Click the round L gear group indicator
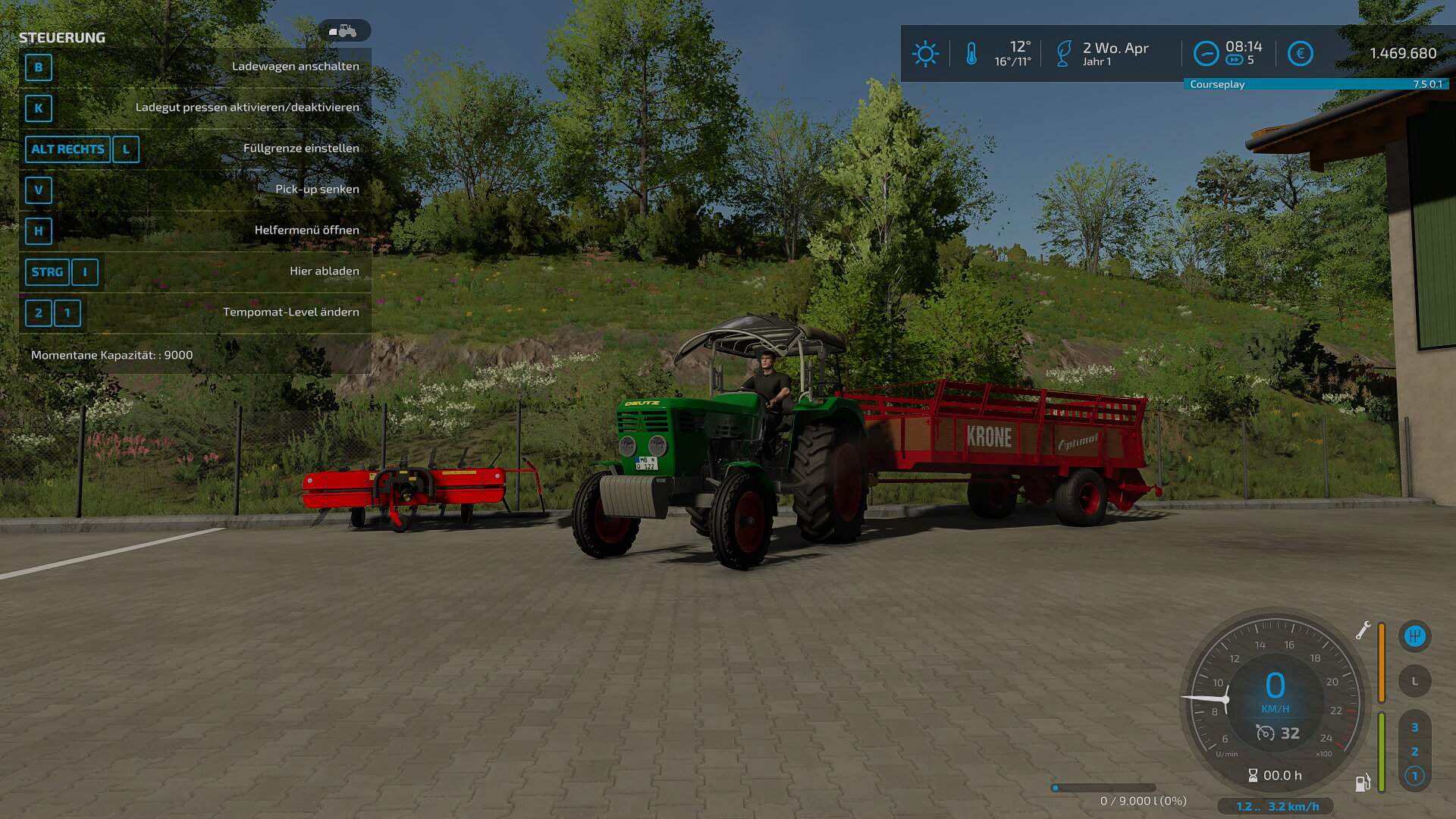Screen dimensions: 1456x819 [x=1414, y=681]
